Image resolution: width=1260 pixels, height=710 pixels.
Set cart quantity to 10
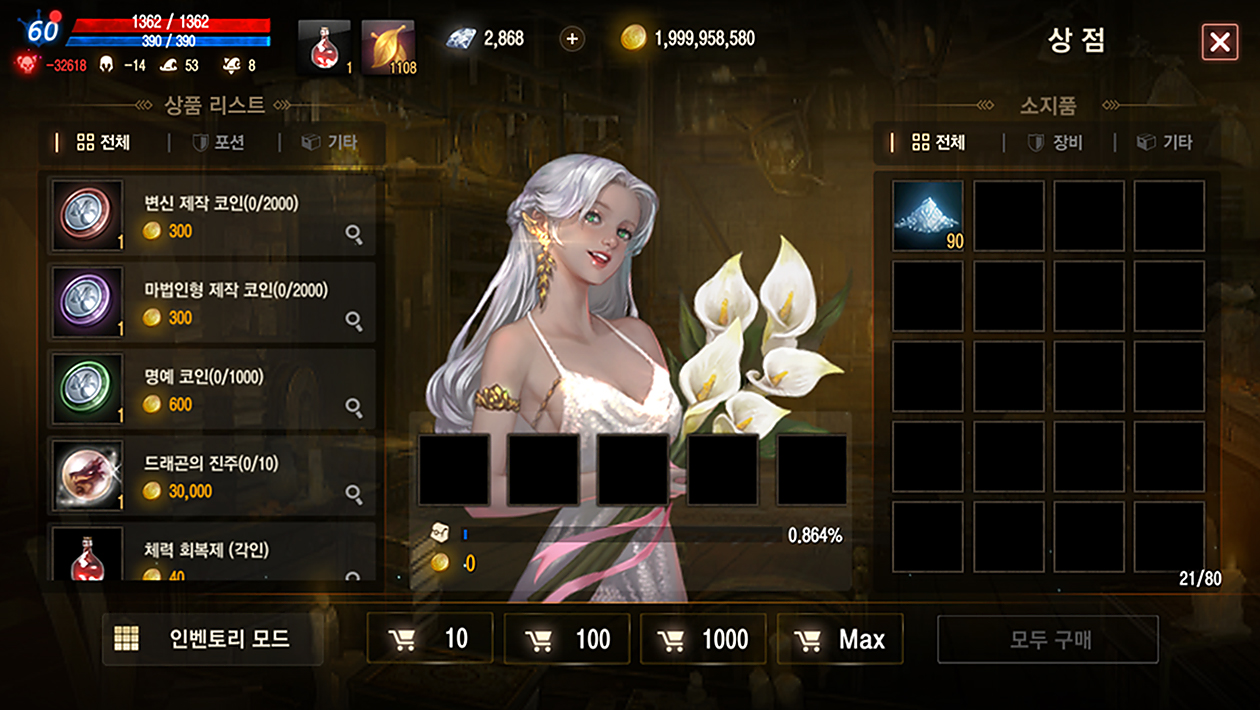(x=430, y=639)
